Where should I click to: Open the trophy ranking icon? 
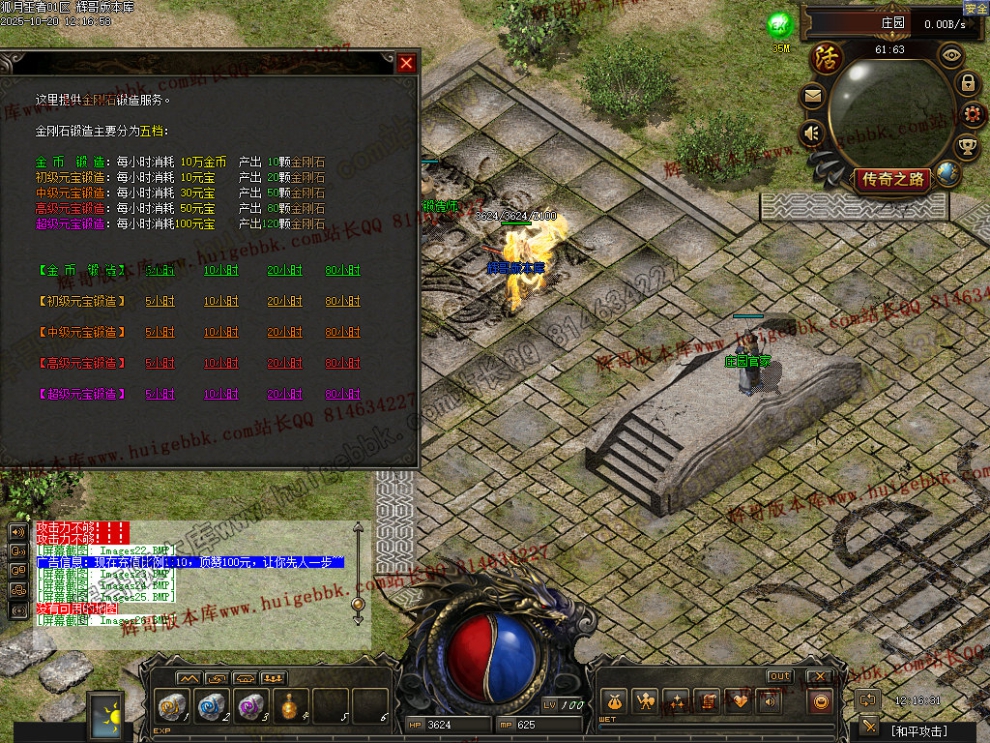(967, 148)
